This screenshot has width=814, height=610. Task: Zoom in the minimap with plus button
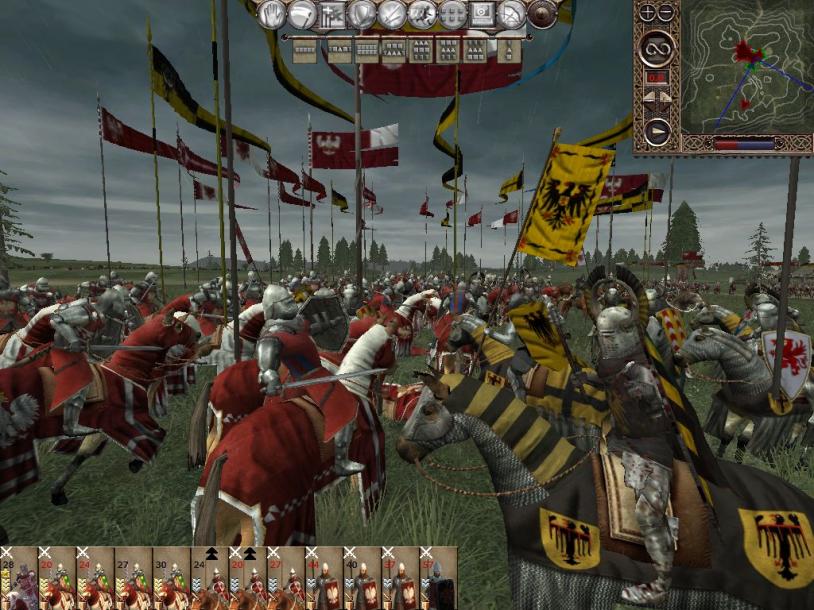pos(647,13)
